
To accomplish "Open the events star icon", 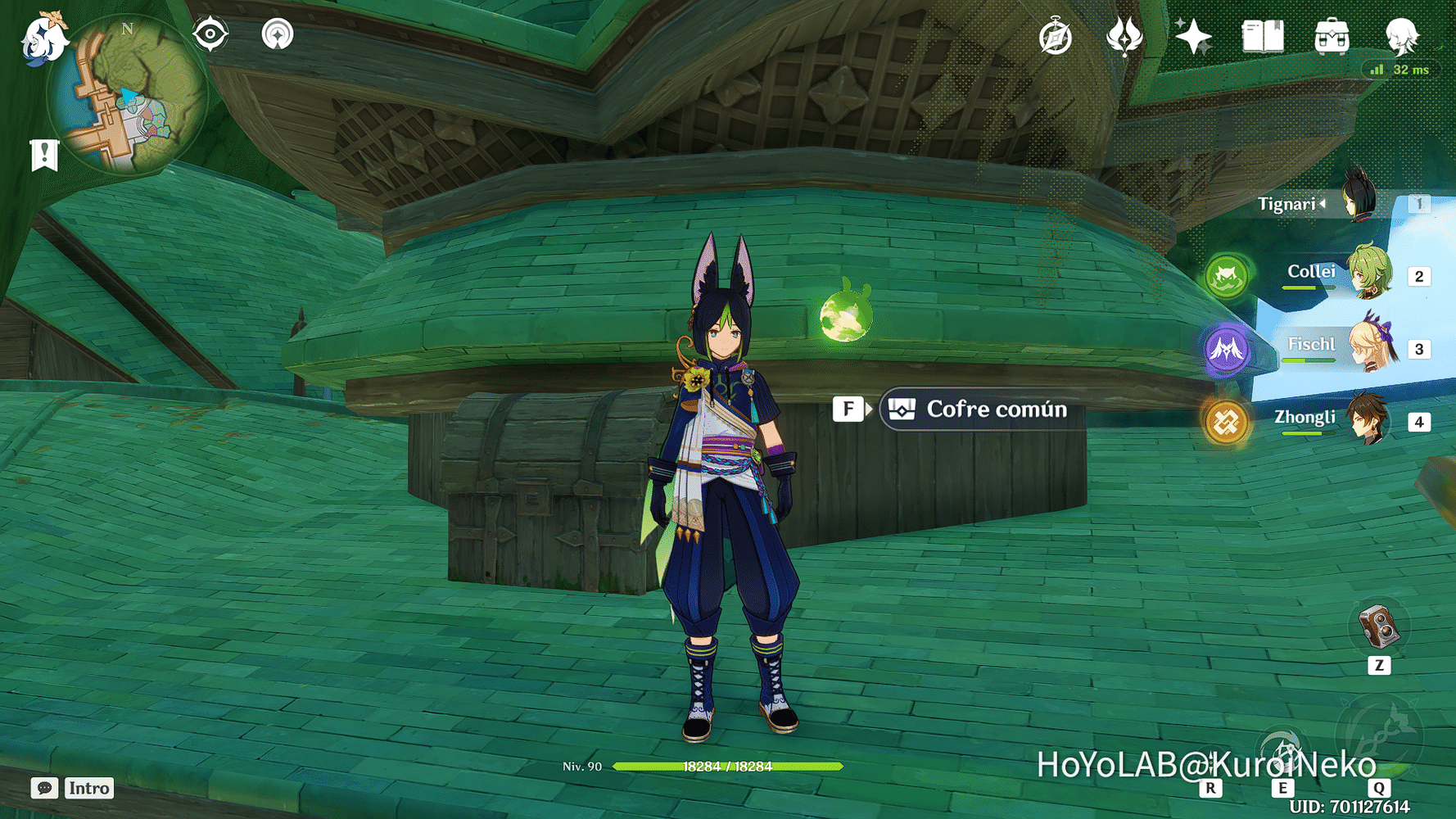I will coord(1124,37).
